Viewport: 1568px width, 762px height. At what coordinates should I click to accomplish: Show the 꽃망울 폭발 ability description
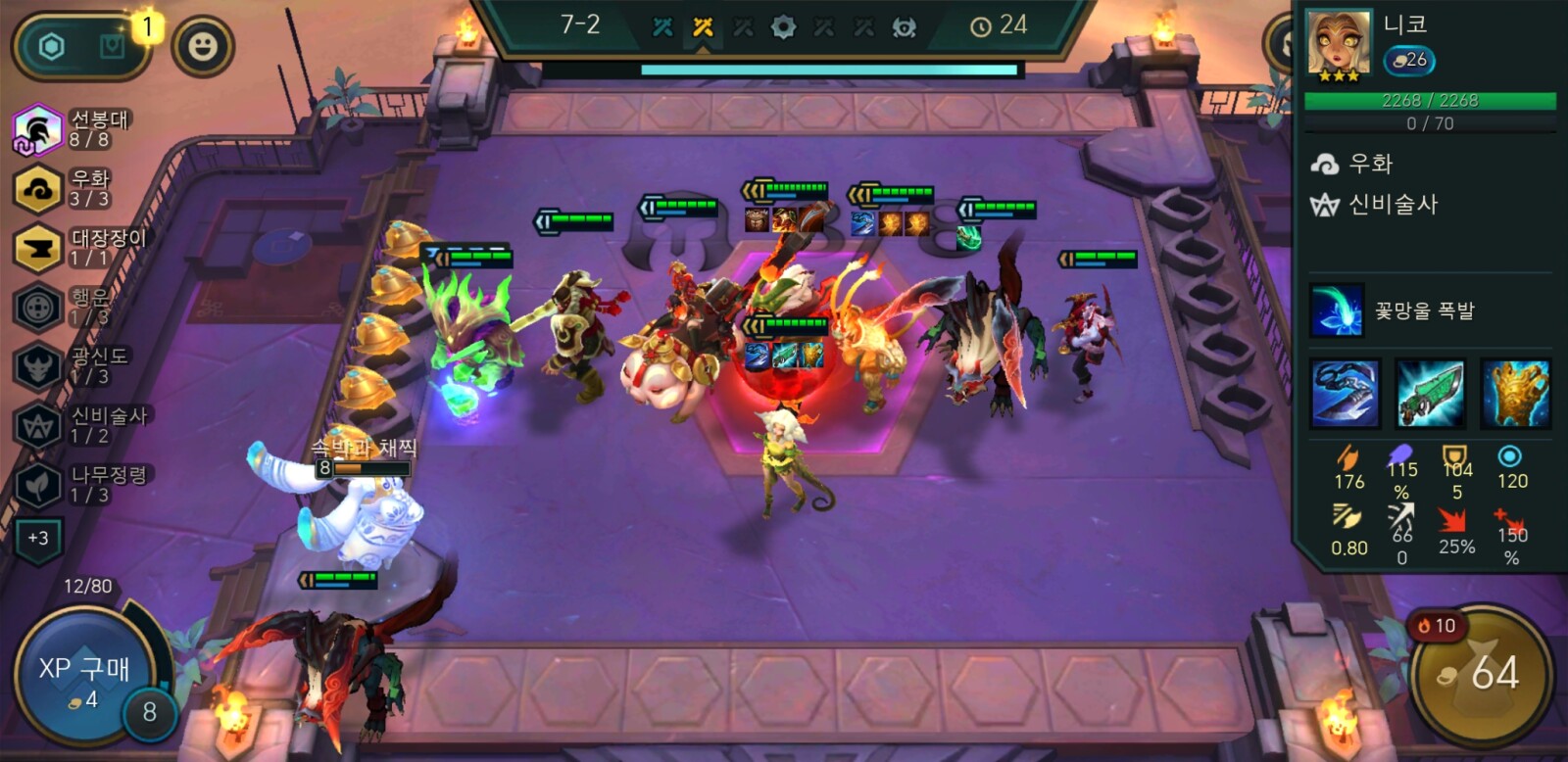click(1337, 310)
